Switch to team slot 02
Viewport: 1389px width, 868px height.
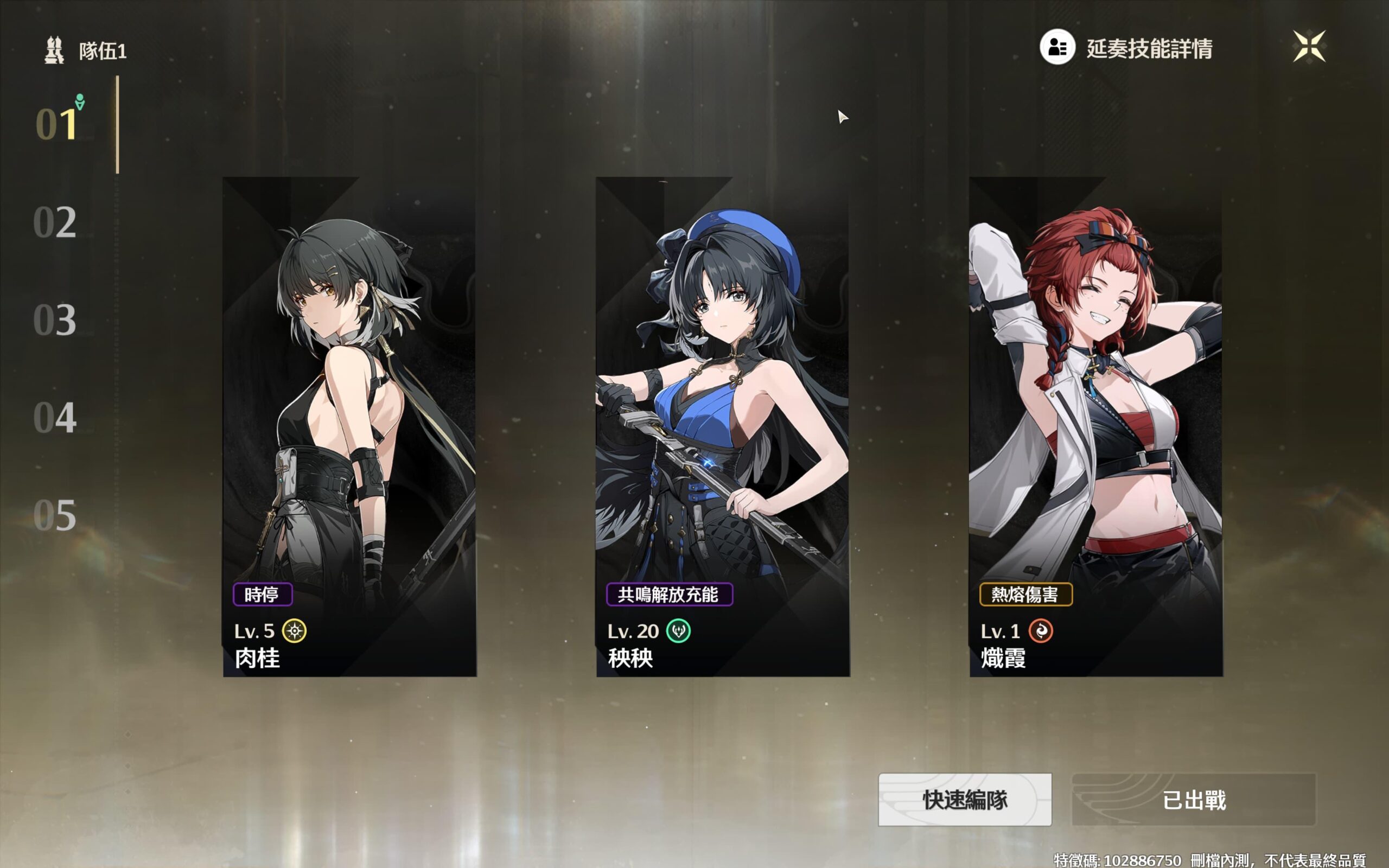coord(55,222)
